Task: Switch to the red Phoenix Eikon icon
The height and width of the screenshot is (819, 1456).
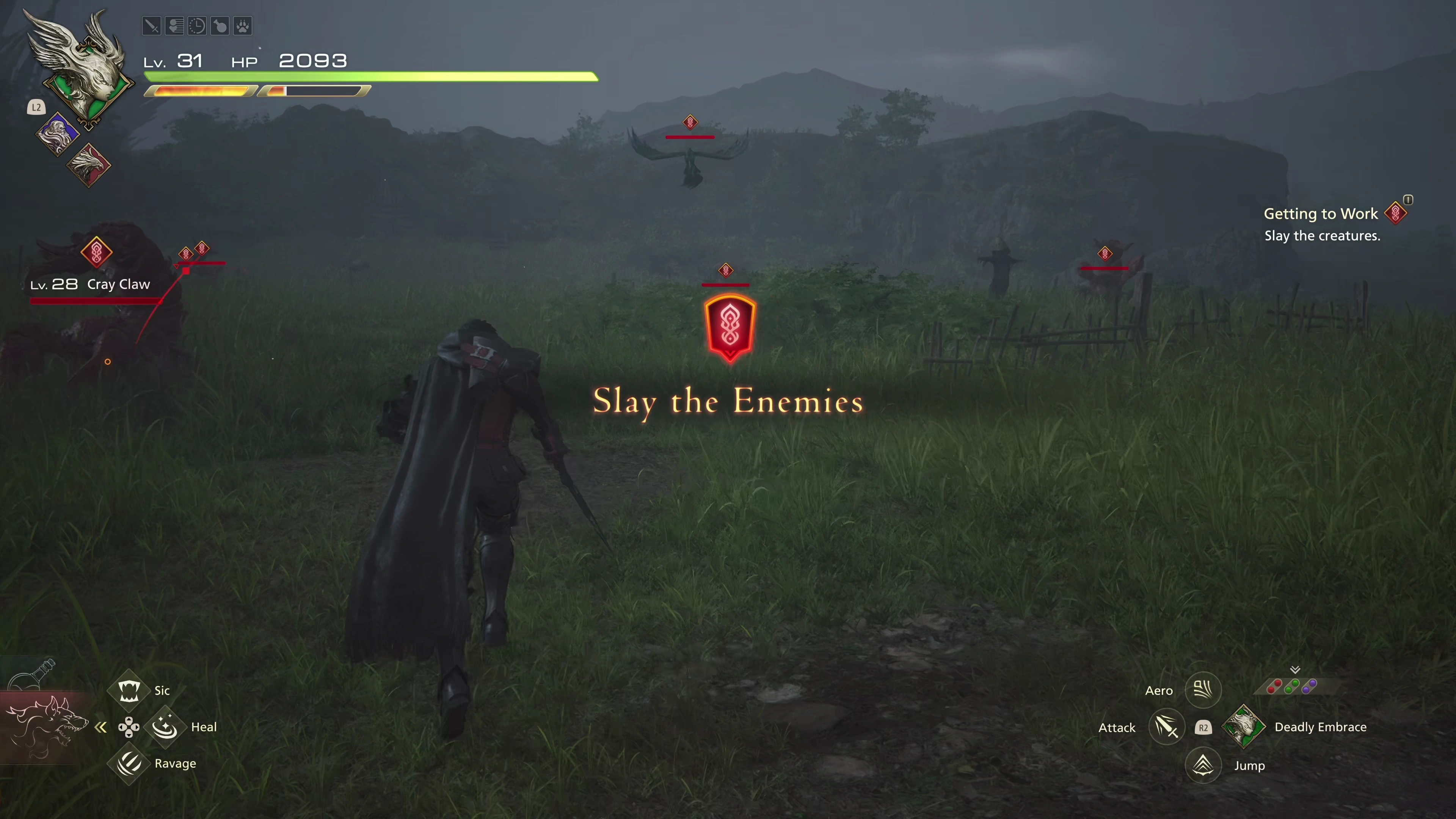Action: point(89,165)
